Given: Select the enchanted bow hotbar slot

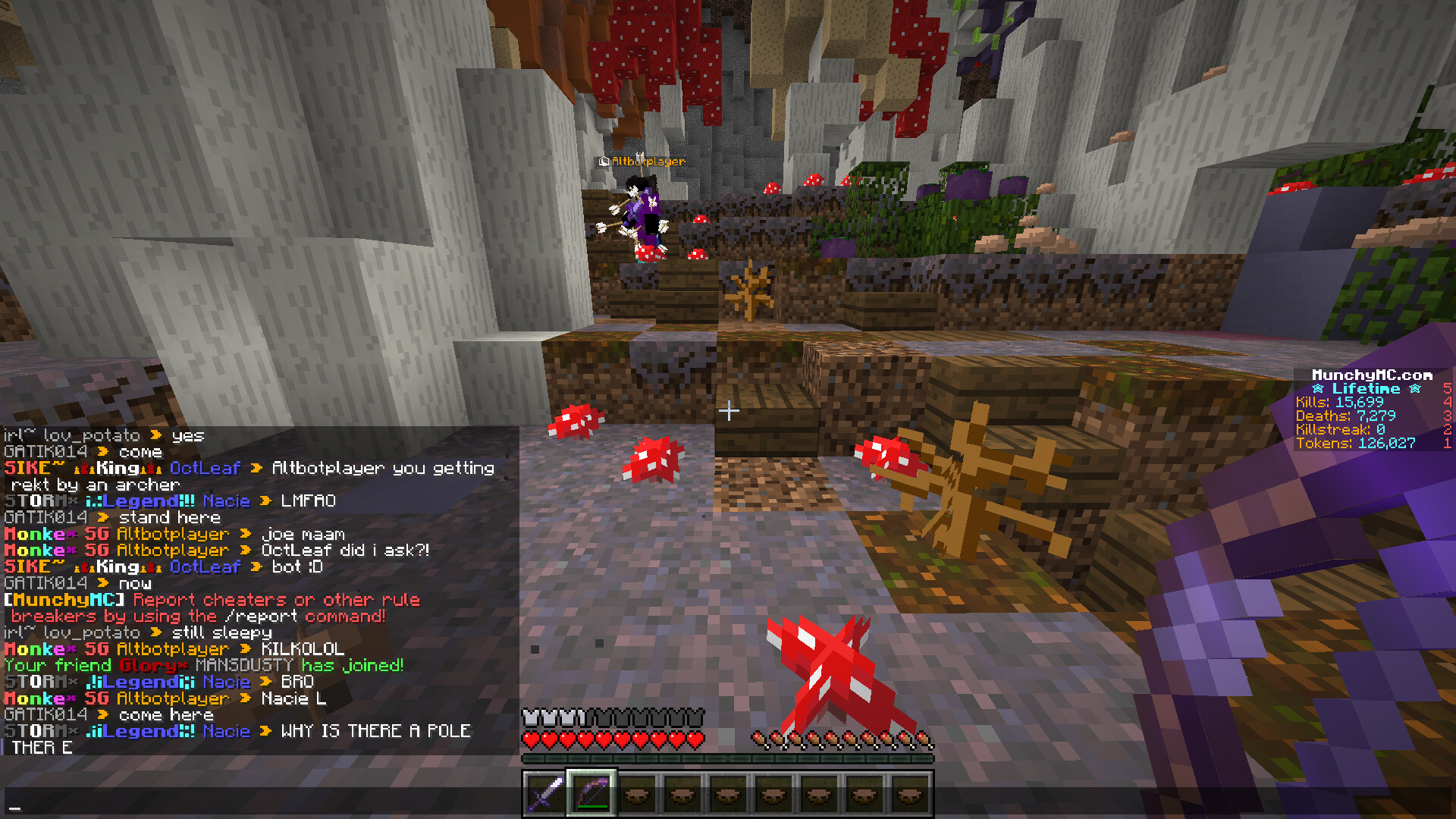Looking at the screenshot, I should pos(591,794).
